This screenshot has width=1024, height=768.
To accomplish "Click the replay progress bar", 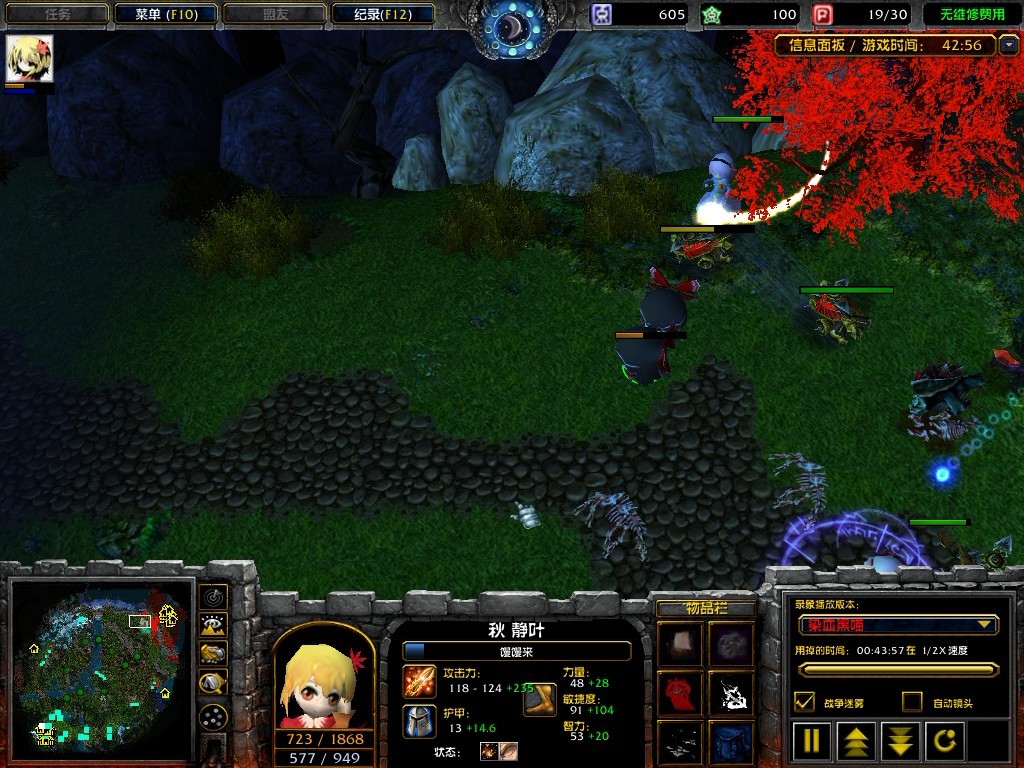I will pos(897,669).
